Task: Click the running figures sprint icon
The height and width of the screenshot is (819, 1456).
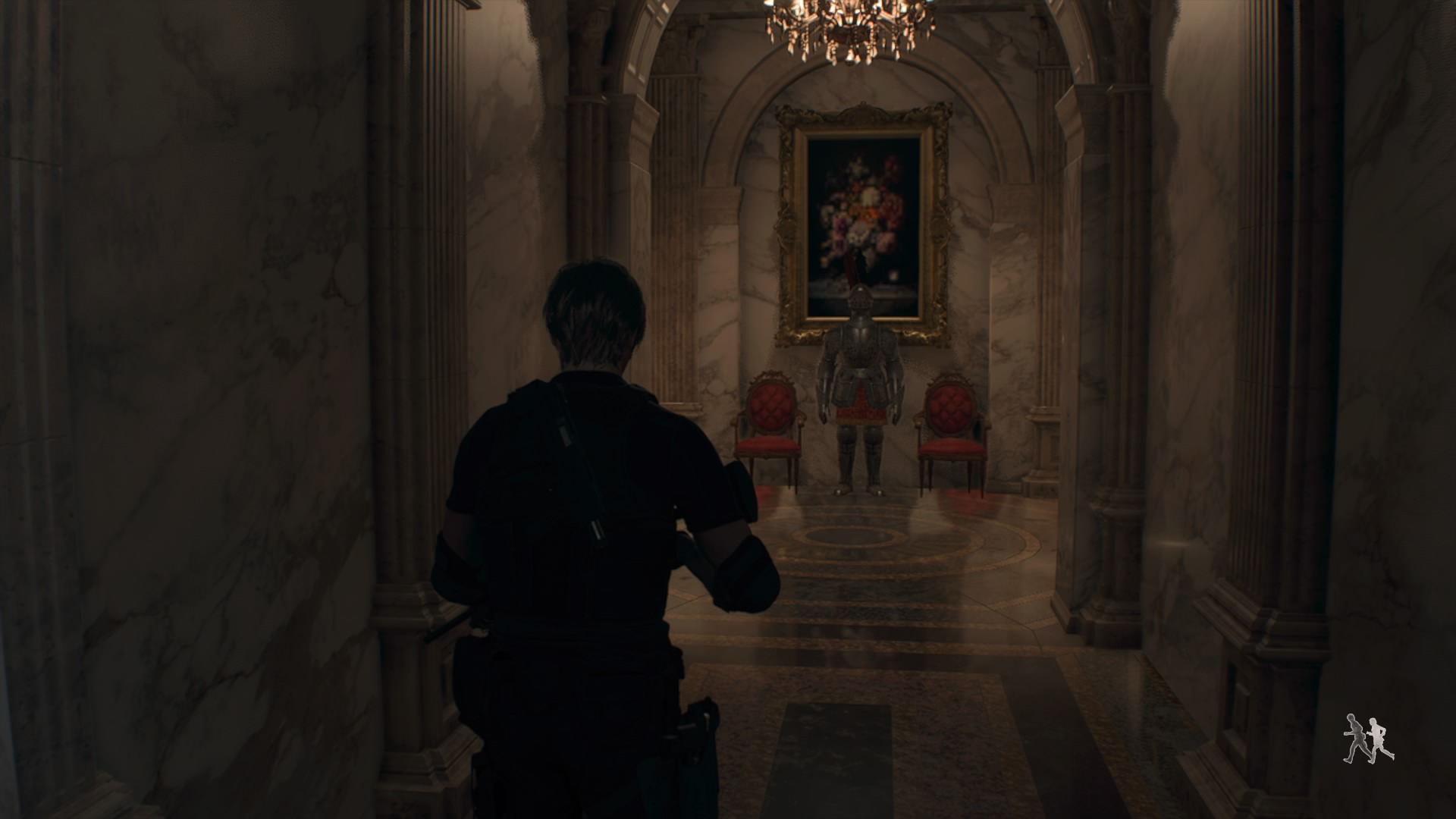Action: tap(1368, 738)
